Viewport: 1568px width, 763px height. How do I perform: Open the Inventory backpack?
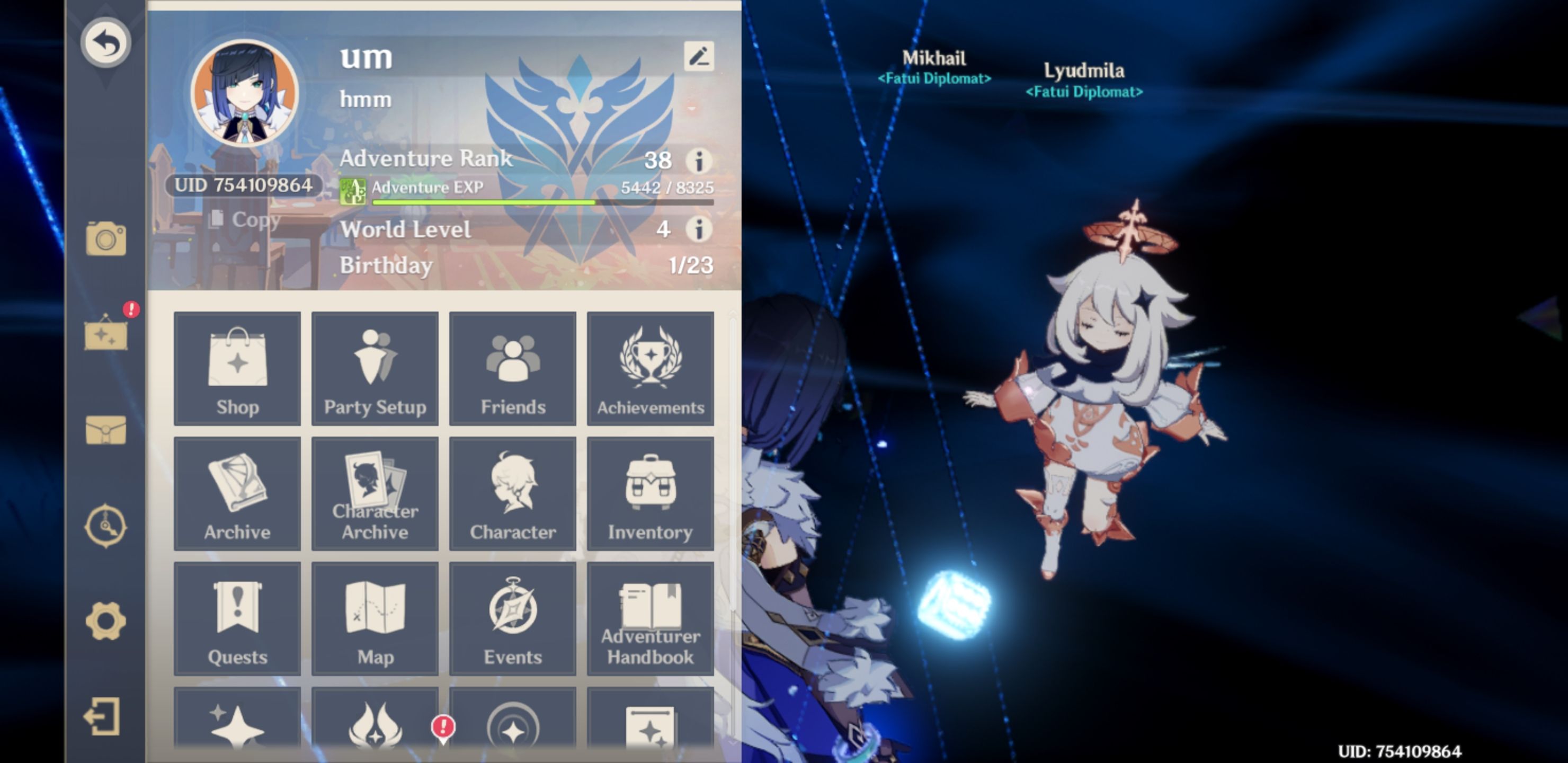click(650, 493)
